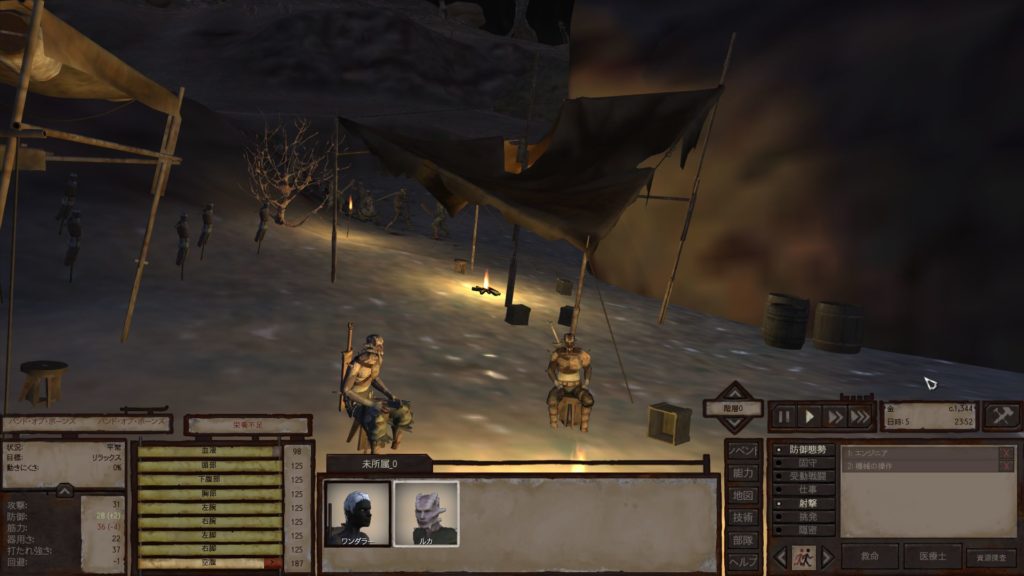
Task: Select the ワンダラー character portrait
Action: point(357,513)
